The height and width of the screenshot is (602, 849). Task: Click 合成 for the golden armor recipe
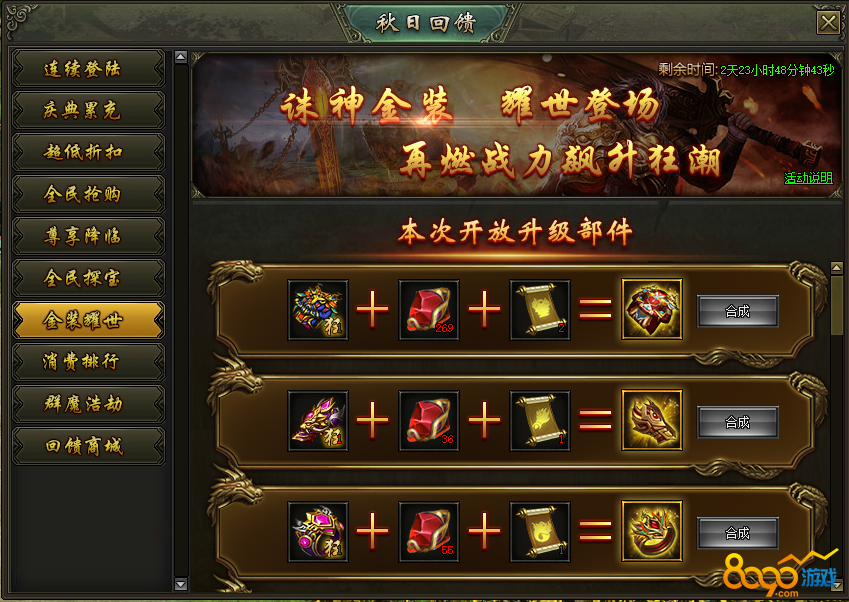(737, 311)
